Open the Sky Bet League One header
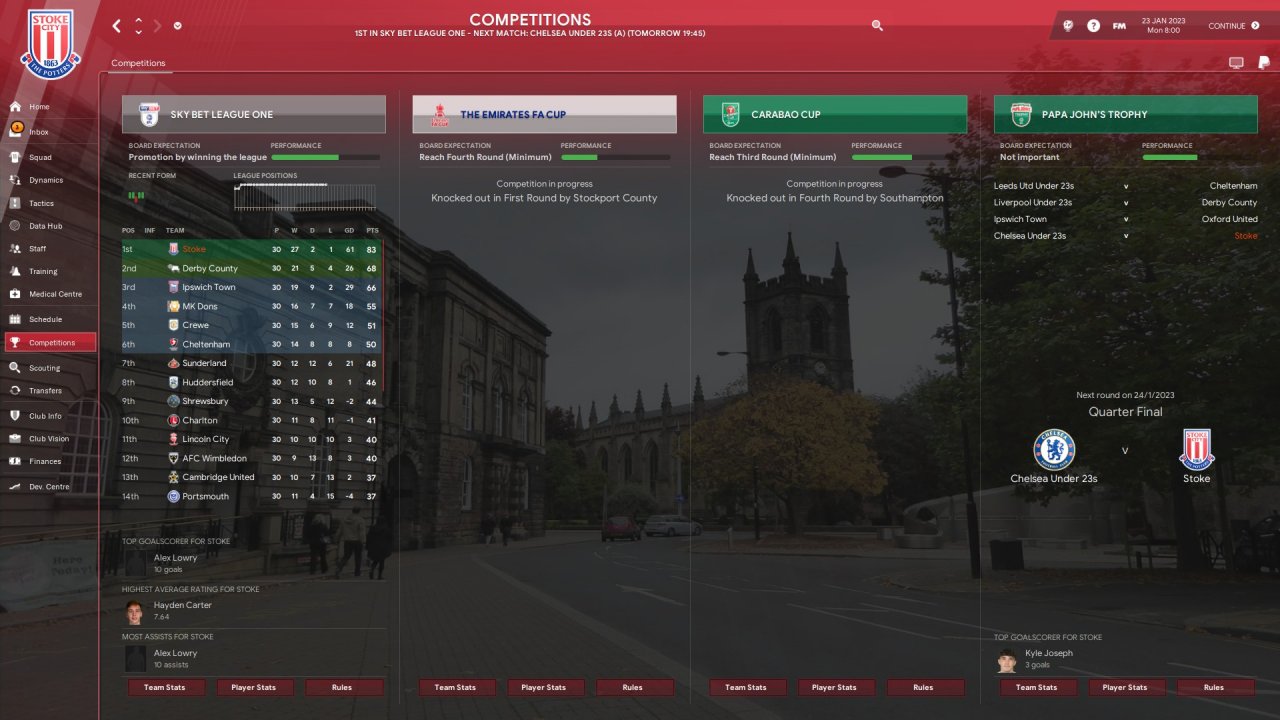 coord(253,114)
